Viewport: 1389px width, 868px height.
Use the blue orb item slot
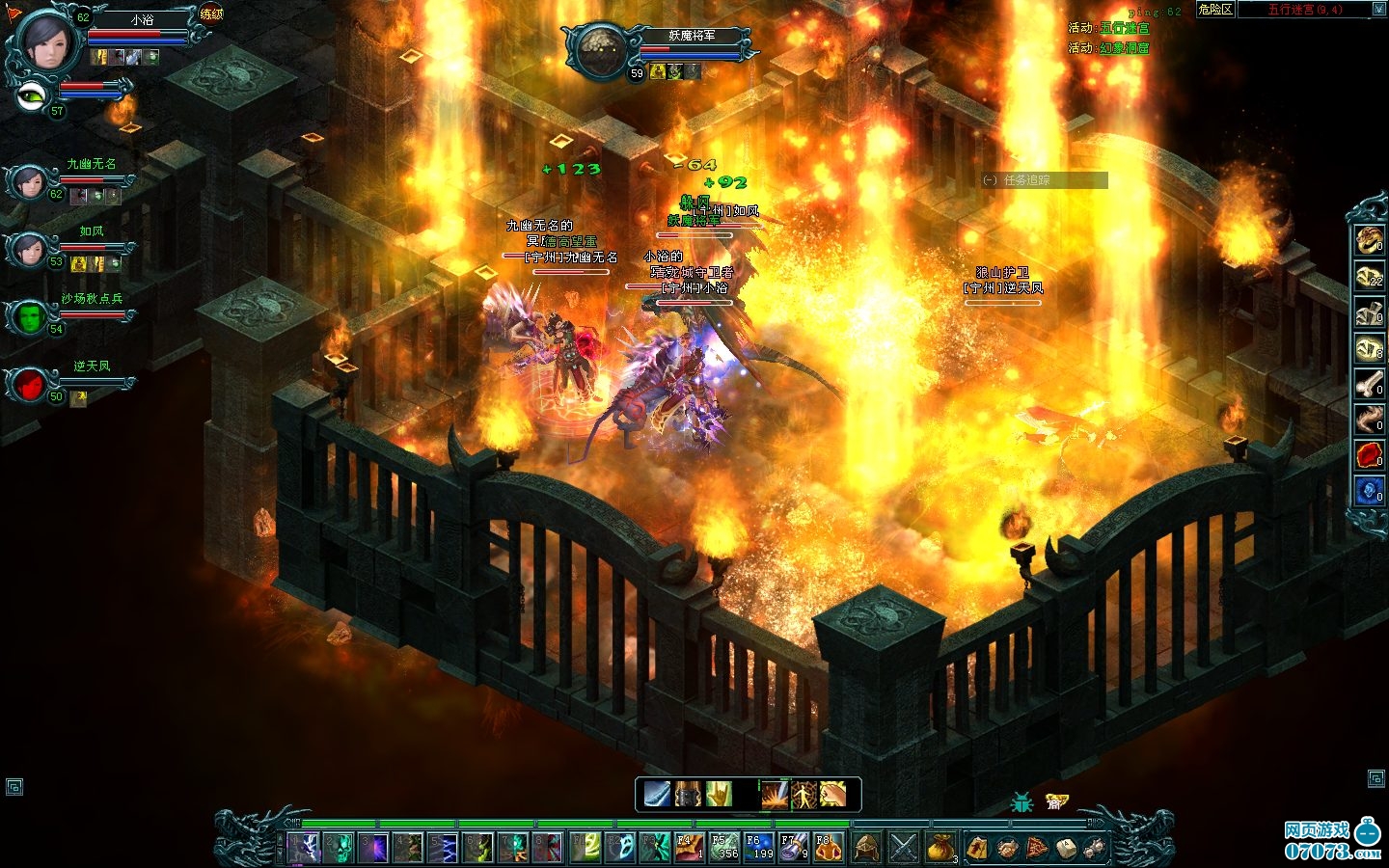pyautogui.click(x=1369, y=491)
